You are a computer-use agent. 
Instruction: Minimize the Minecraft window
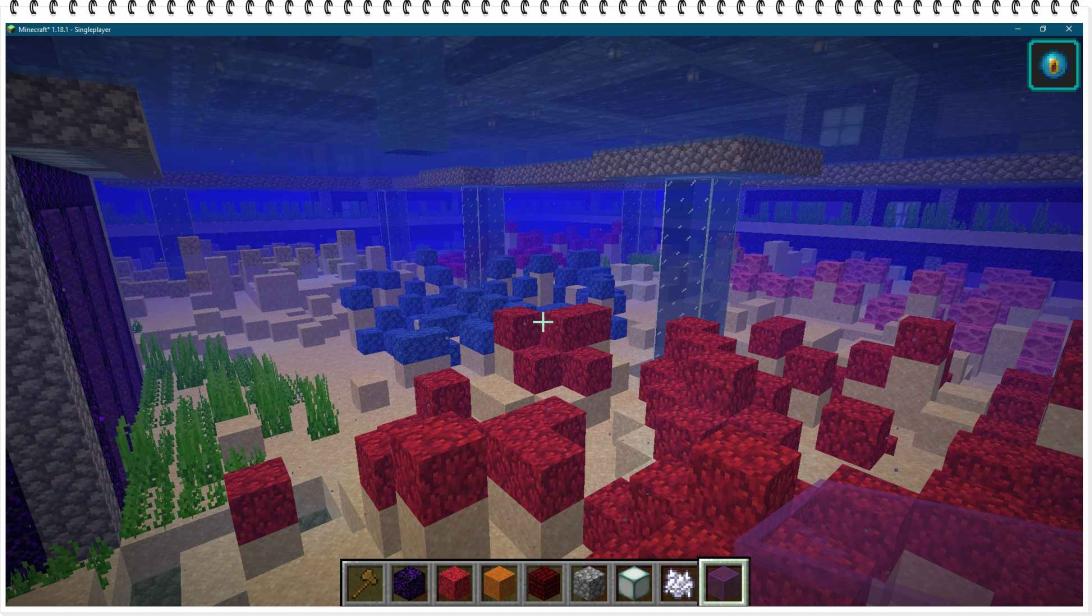point(1018,29)
